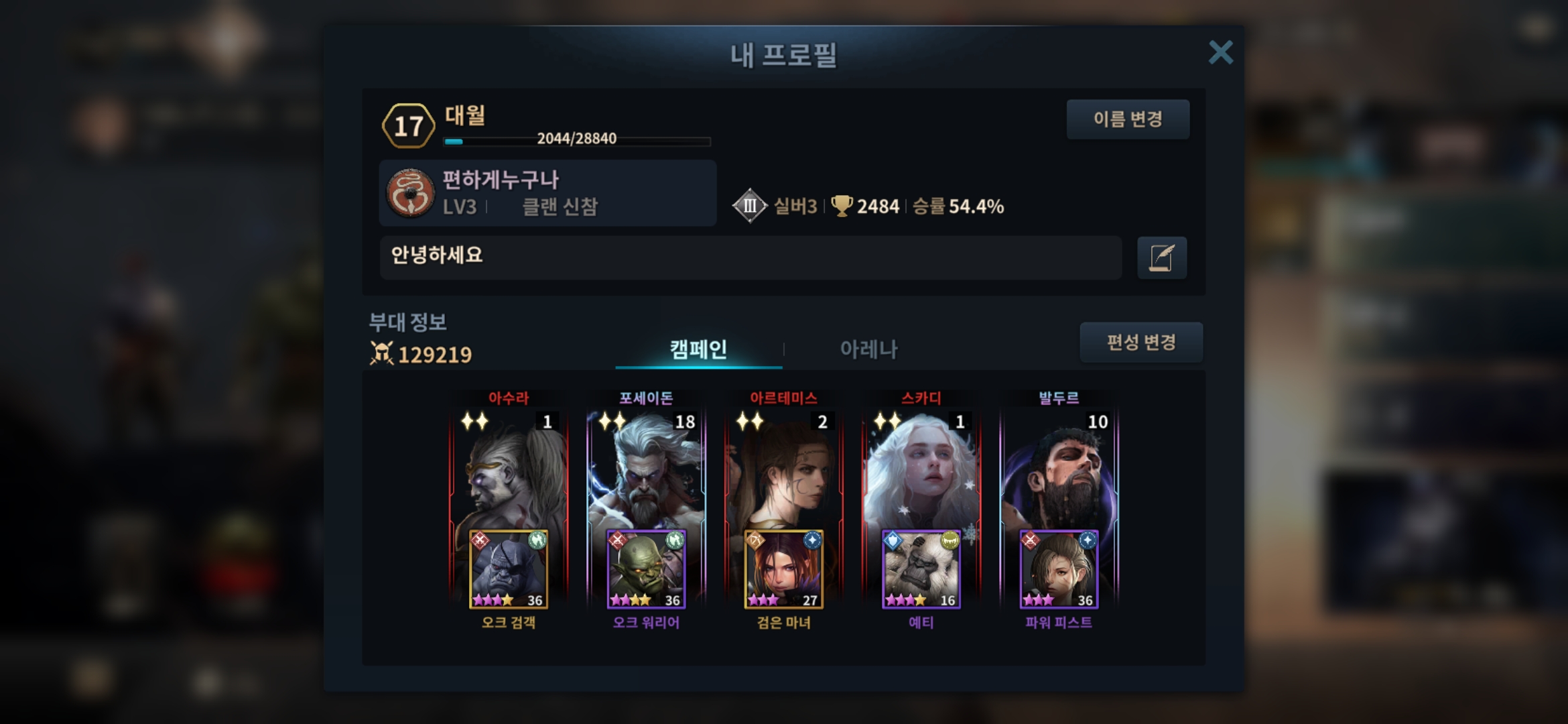The width and height of the screenshot is (1568, 724).
Task: Pick the 발두르 hero card
Action: 1059,469
